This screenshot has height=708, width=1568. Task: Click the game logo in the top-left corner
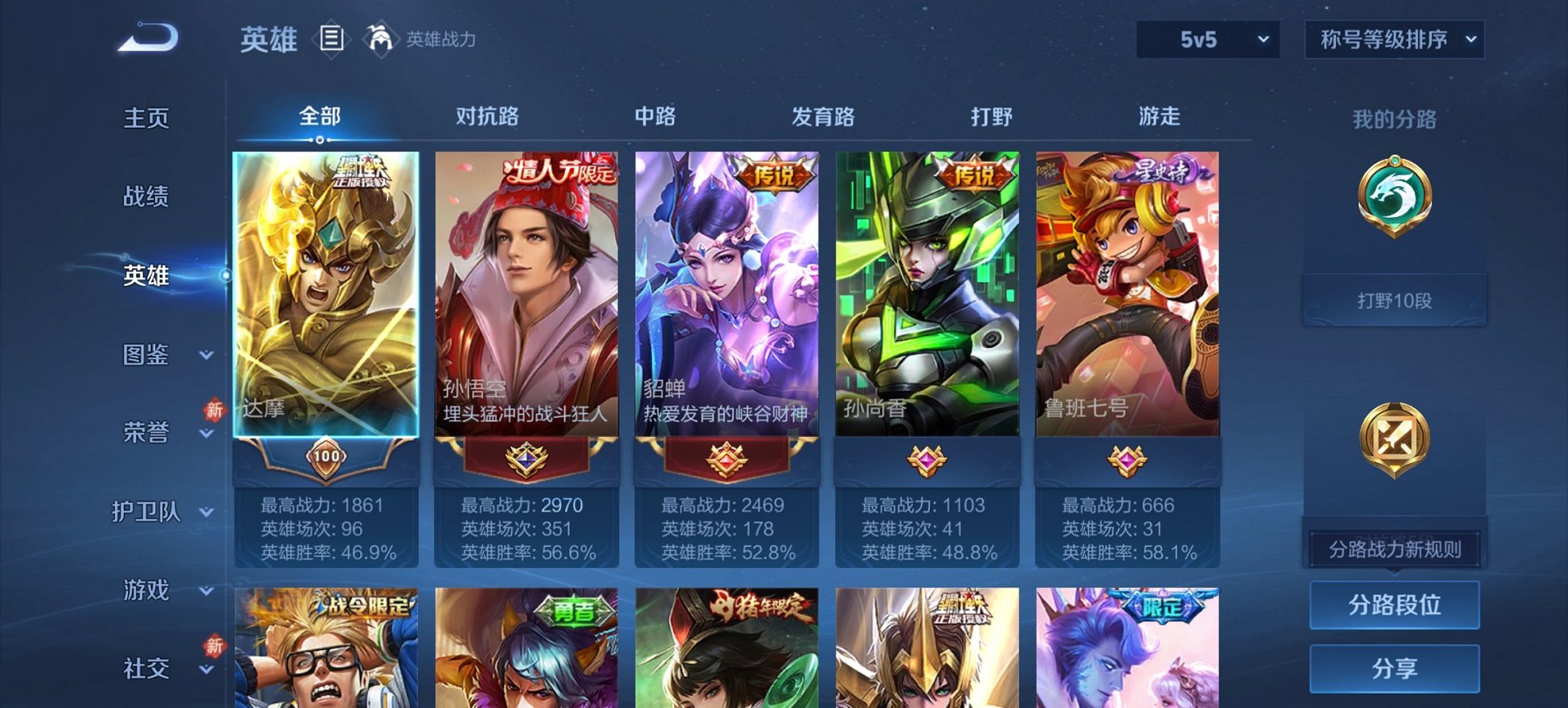pyautogui.click(x=149, y=37)
